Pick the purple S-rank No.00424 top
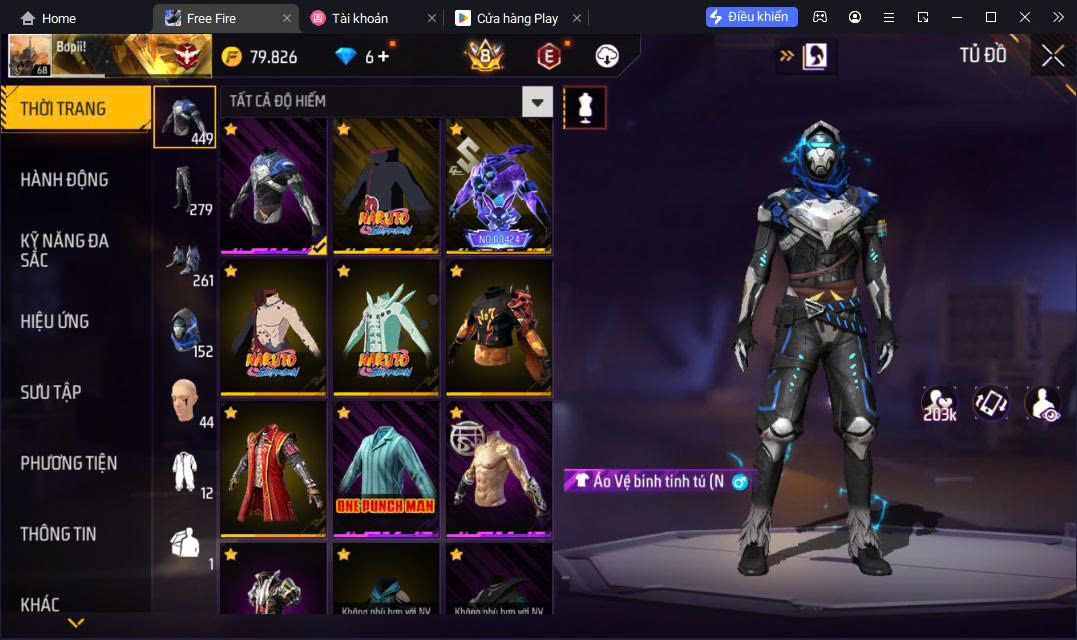Viewport: 1077px width, 640px height. [x=498, y=185]
